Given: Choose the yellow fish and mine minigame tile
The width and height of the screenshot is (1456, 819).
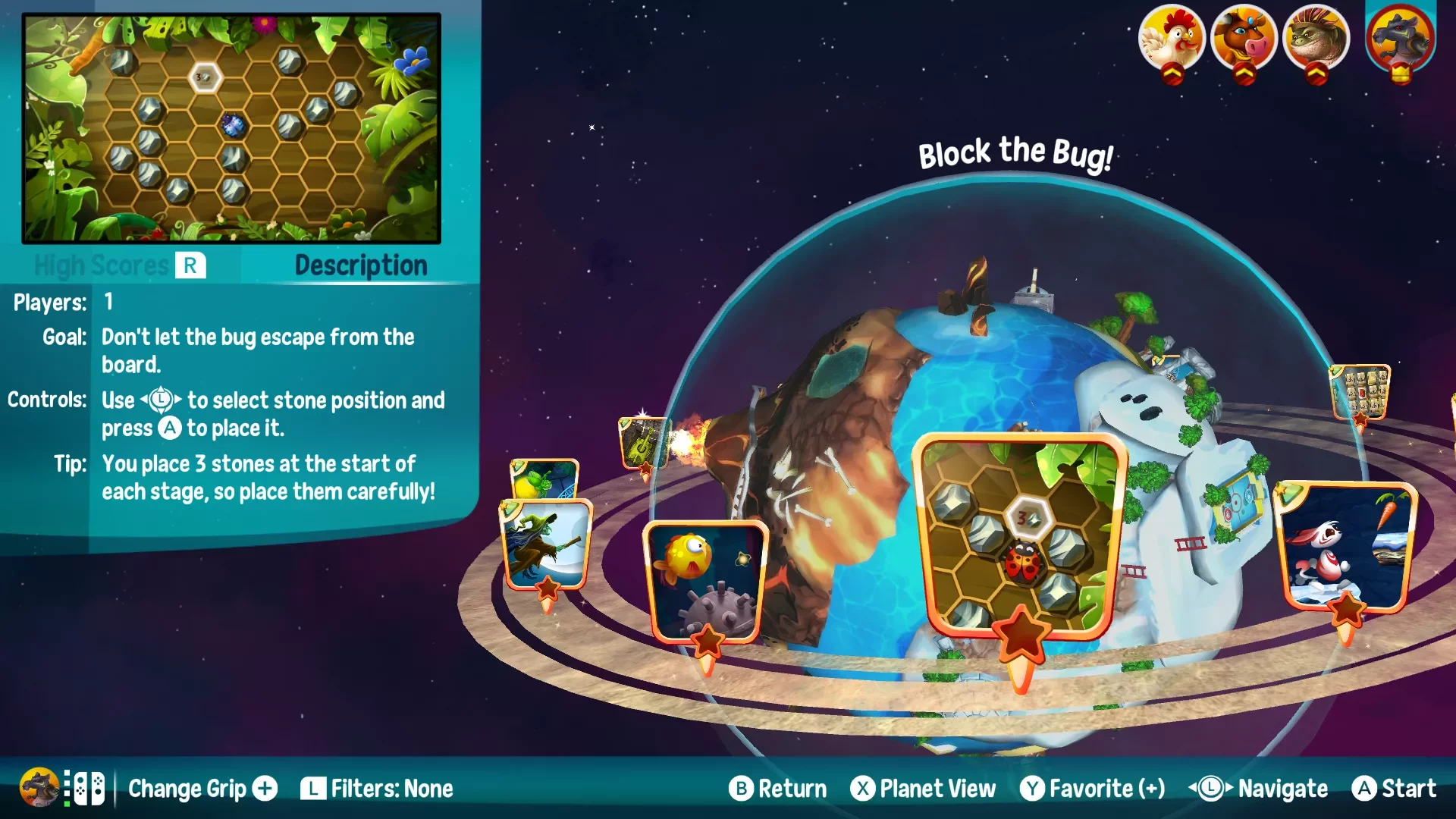Looking at the screenshot, I should pos(705,580).
